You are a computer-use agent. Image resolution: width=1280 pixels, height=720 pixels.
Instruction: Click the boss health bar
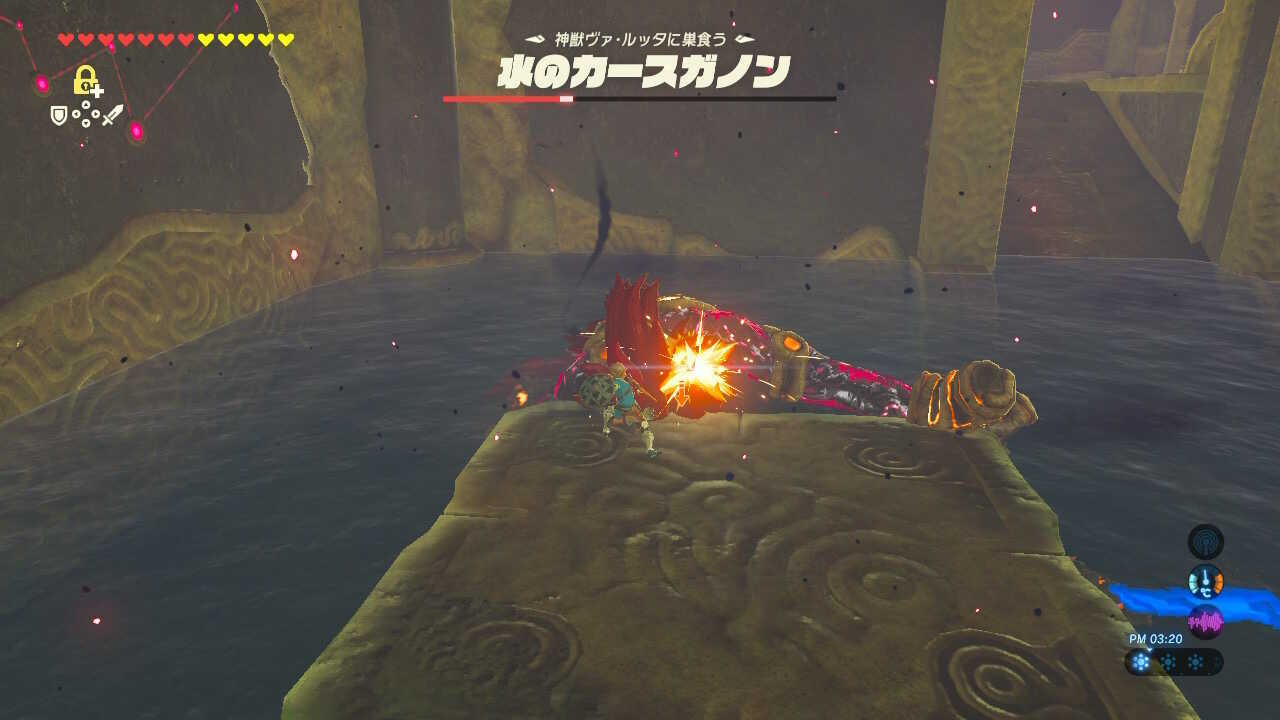[640, 100]
